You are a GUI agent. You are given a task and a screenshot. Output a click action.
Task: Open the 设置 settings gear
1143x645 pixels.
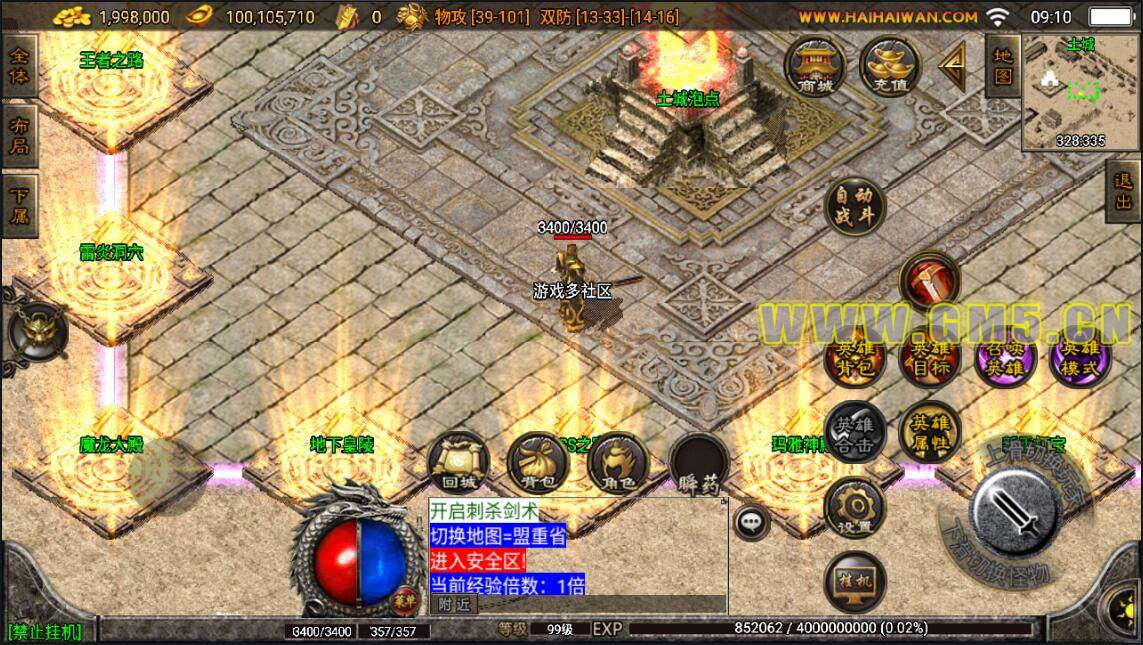[854, 508]
